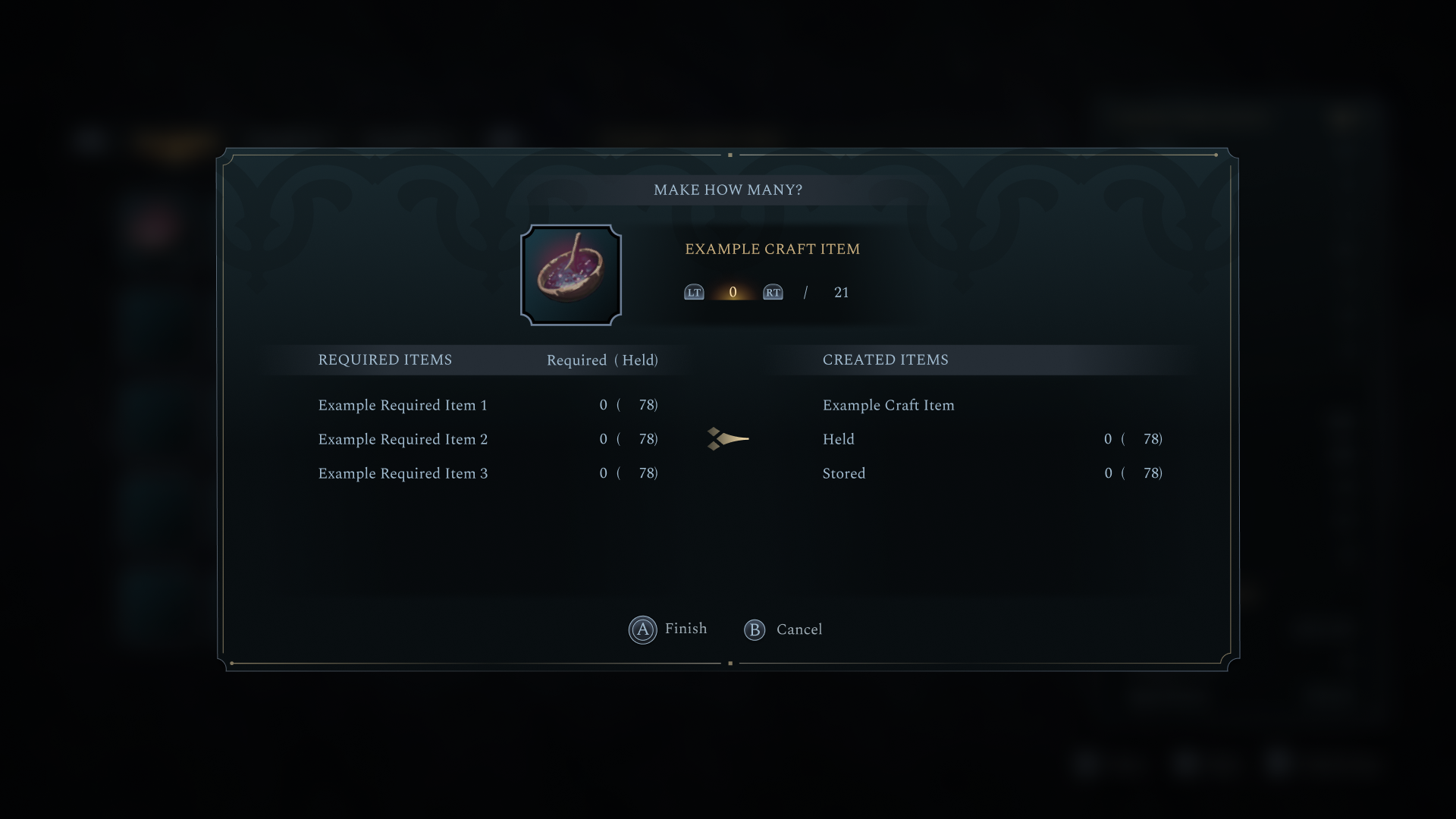The height and width of the screenshot is (819, 1456).
Task: Choose the Example Required Item 2 row
Action: (487, 440)
